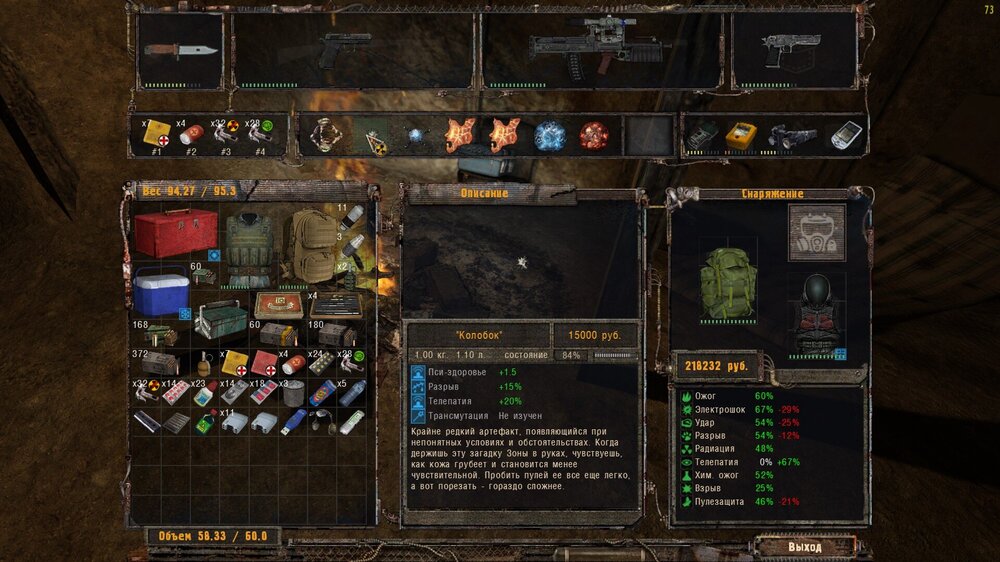Select the blue glowing orb artifact
The width and height of the screenshot is (1000, 562).
click(x=549, y=135)
